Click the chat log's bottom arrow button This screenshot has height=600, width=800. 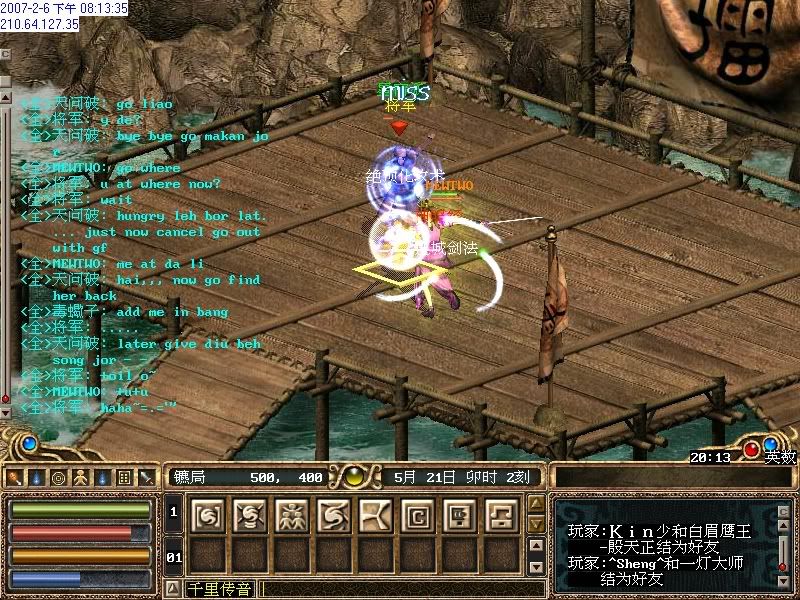coord(4,411)
